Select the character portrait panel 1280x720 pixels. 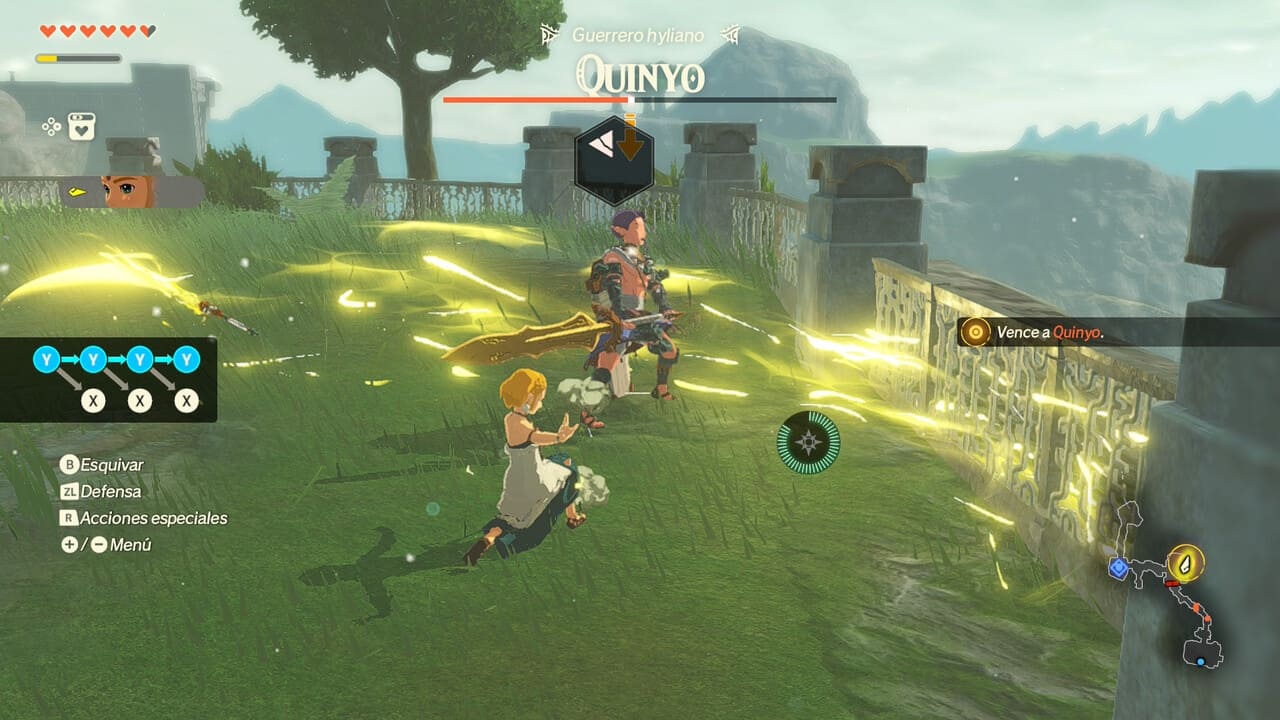tap(132, 191)
